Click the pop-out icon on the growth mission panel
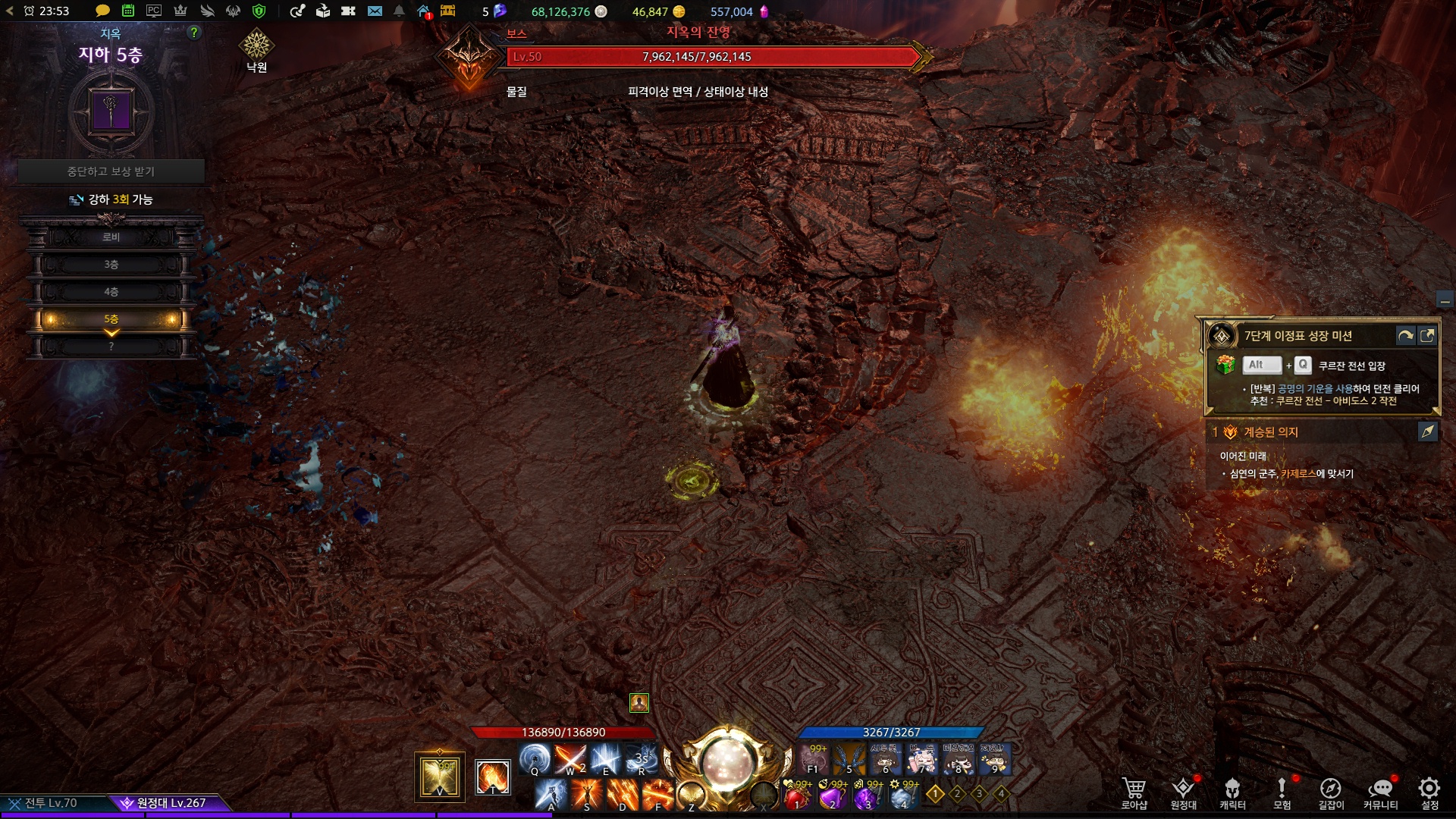Screen dimensions: 1456x819 (x=1427, y=336)
